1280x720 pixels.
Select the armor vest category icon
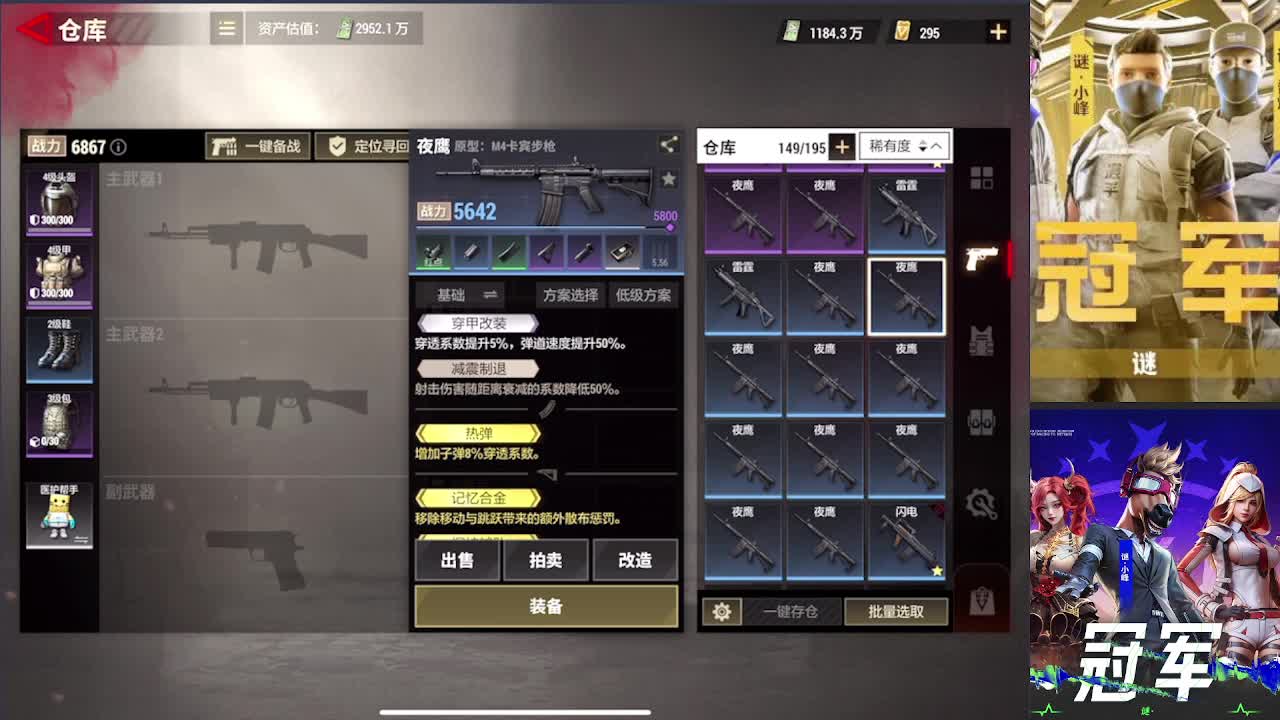pyautogui.click(x=982, y=340)
